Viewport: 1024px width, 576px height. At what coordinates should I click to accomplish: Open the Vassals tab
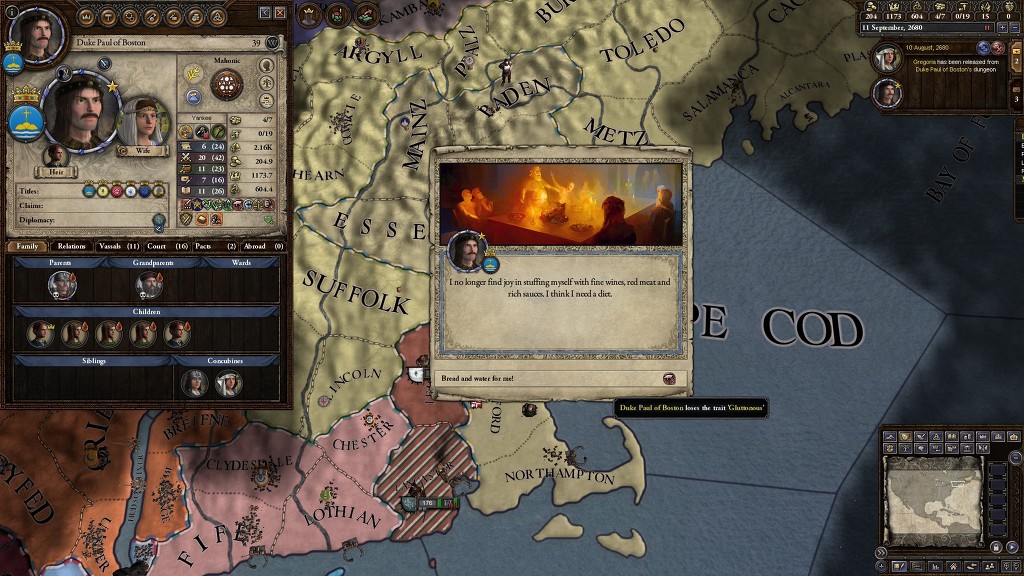tap(118, 246)
